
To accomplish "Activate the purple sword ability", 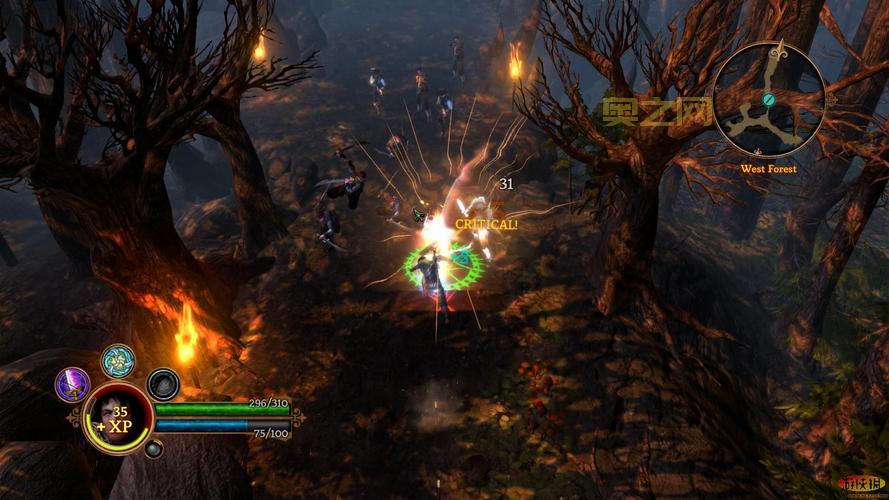I will click(x=73, y=385).
